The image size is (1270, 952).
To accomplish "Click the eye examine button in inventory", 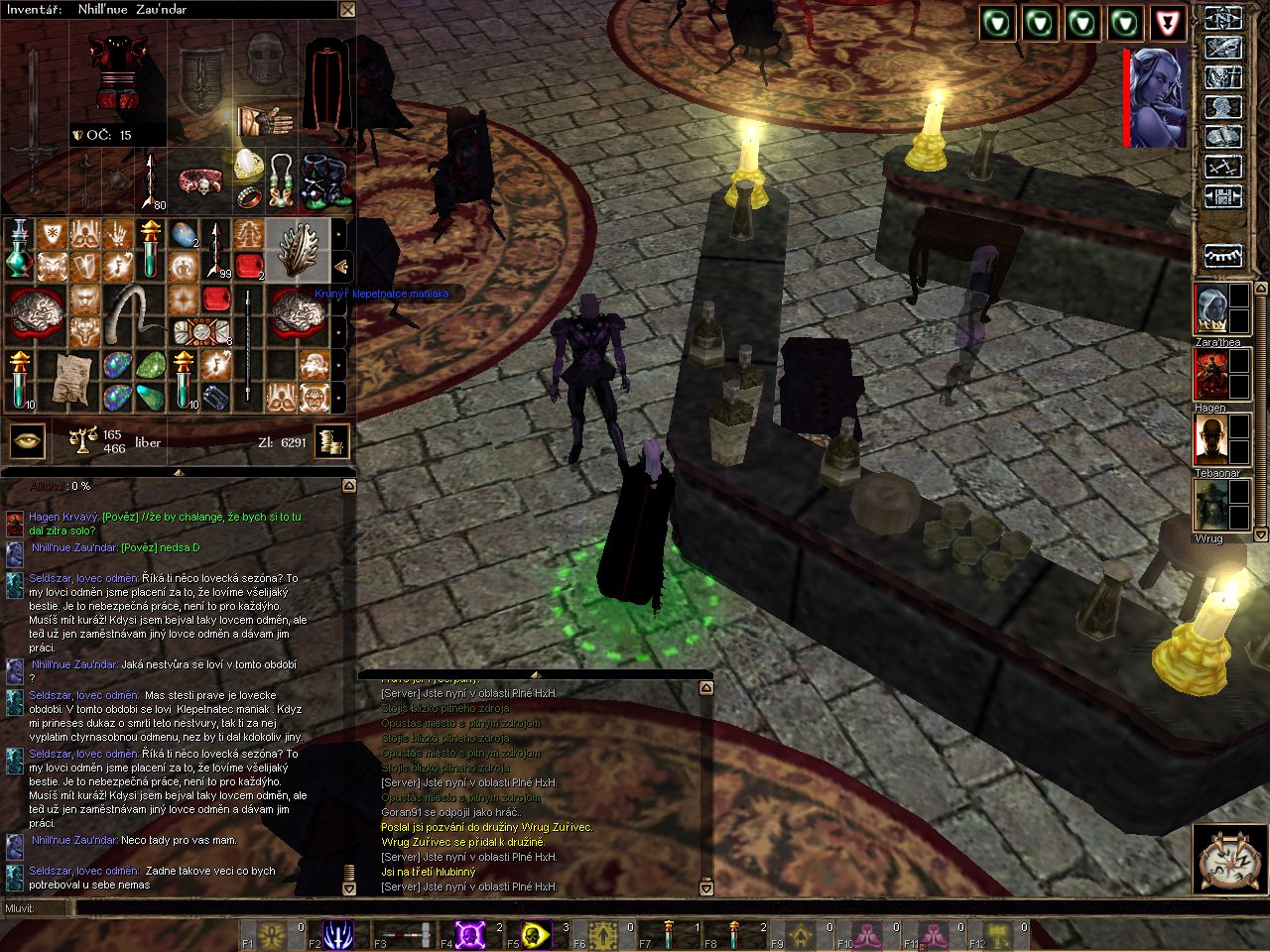I will (x=27, y=442).
